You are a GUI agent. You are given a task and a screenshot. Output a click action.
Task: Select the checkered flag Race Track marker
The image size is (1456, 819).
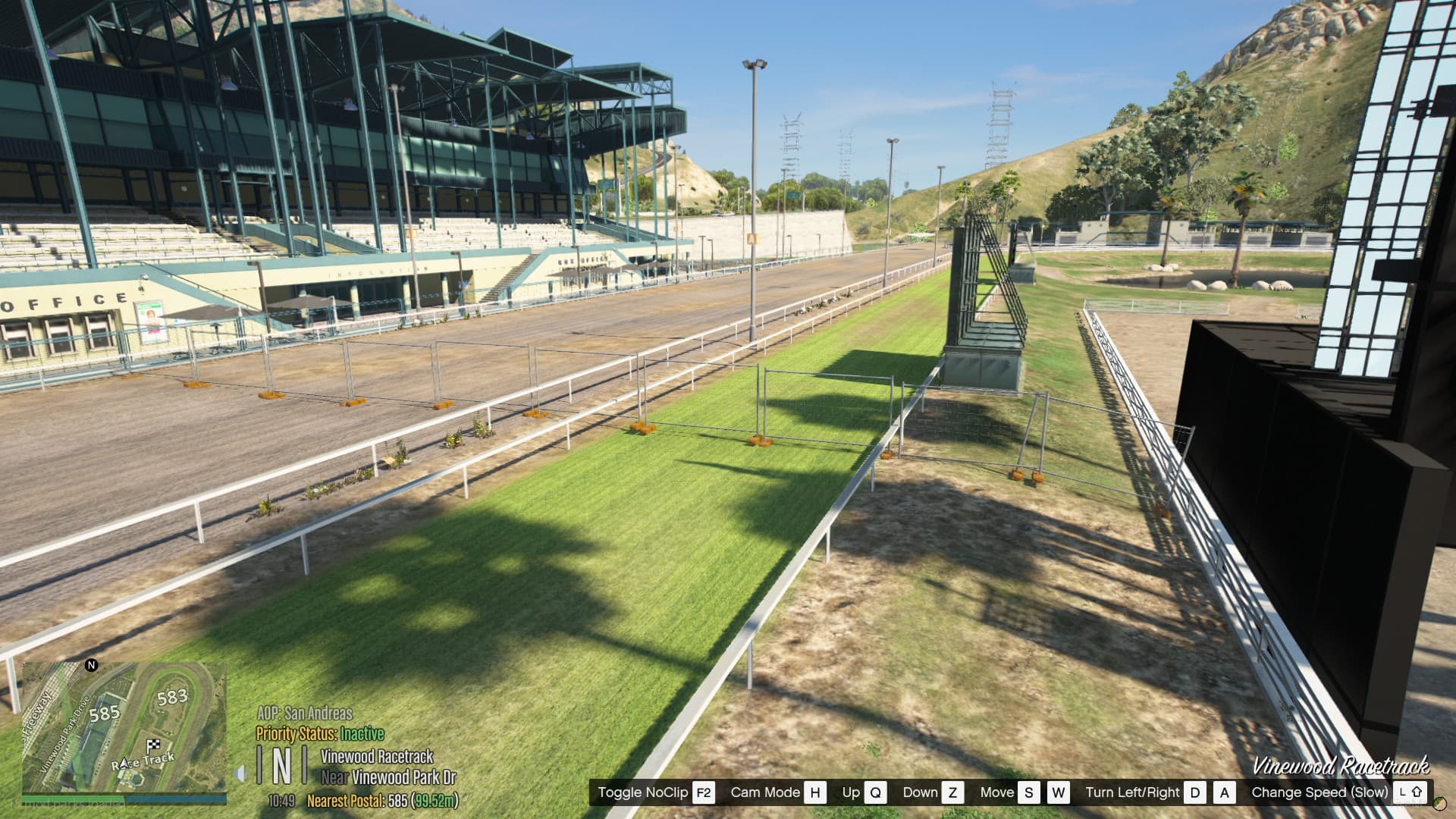(154, 746)
